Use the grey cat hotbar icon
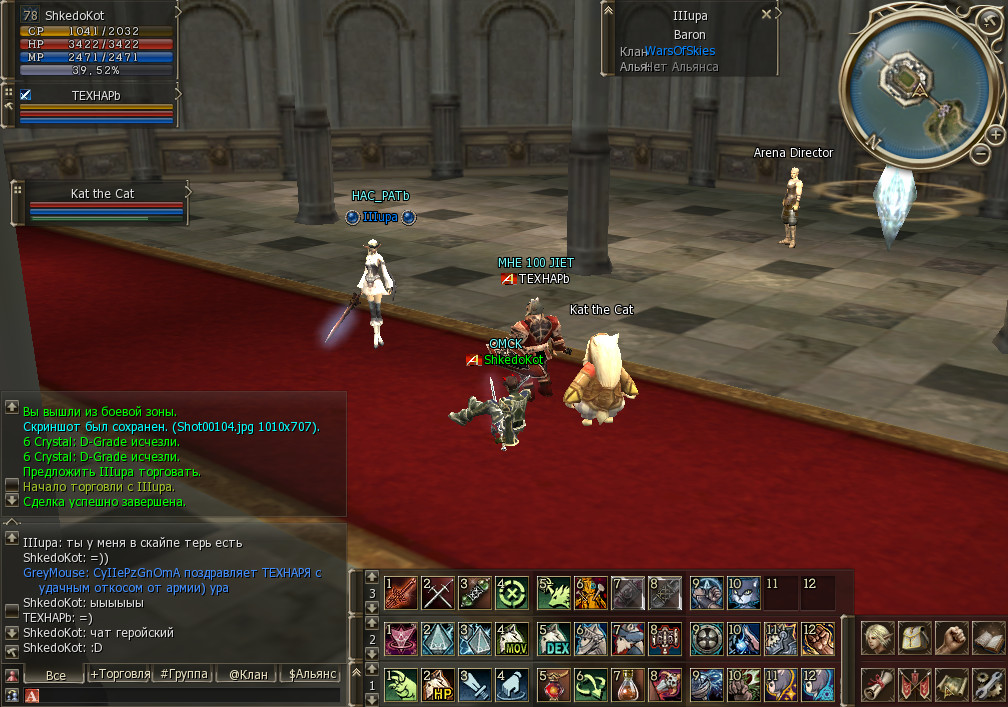The image size is (1008, 707). [x=744, y=592]
